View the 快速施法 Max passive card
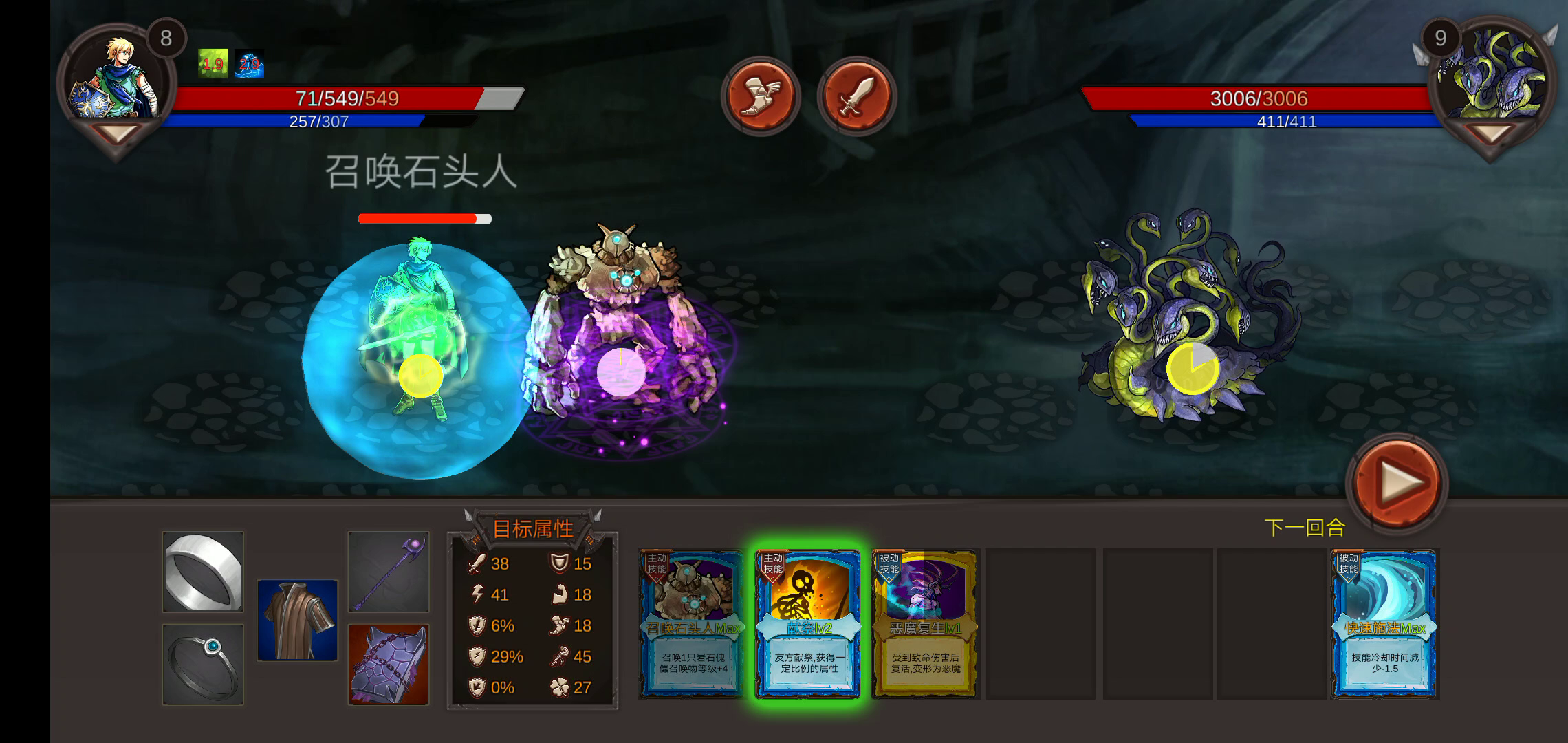This screenshot has height=743, width=1568. pyautogui.click(x=1384, y=623)
